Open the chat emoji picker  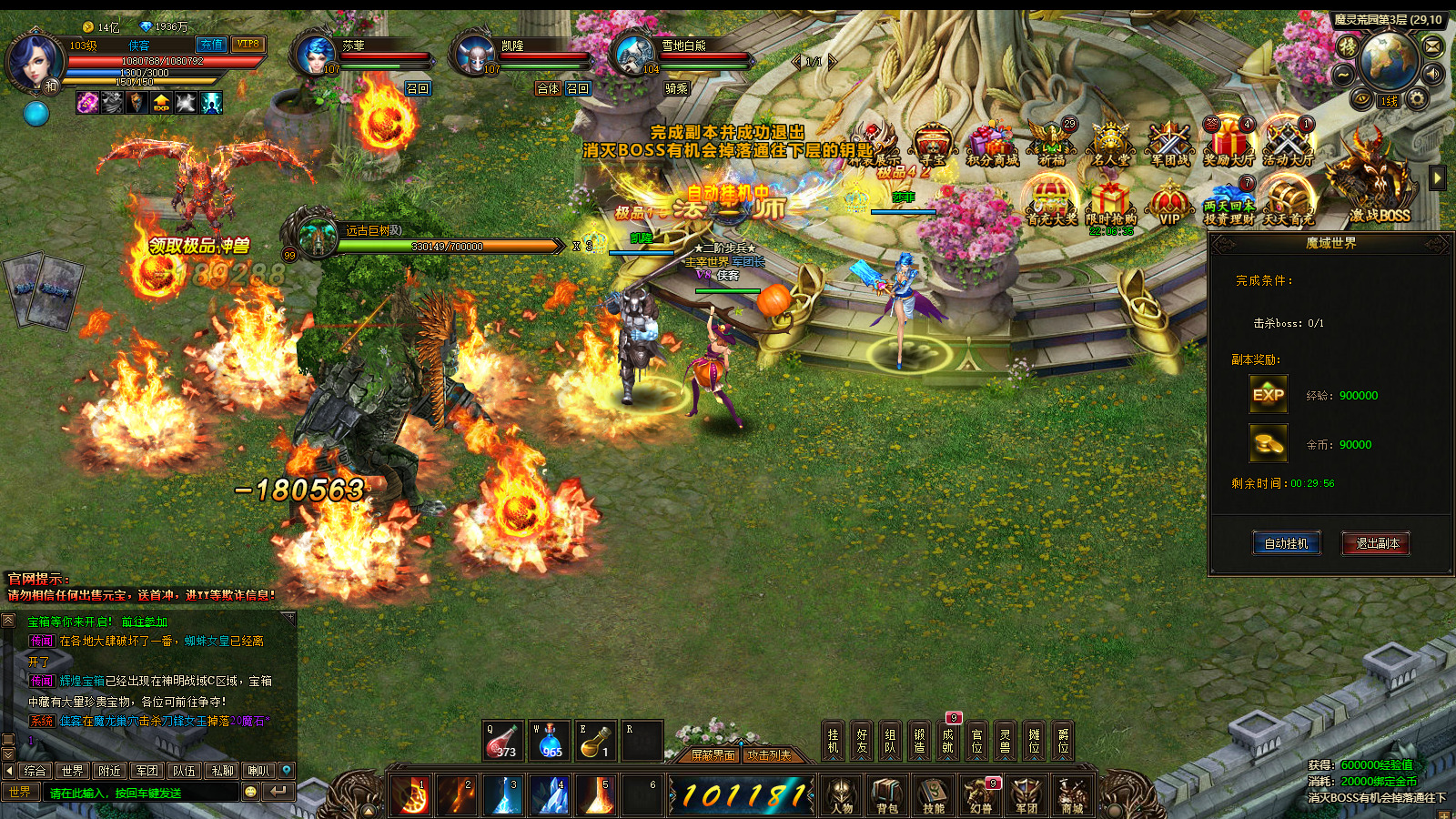pos(251,792)
